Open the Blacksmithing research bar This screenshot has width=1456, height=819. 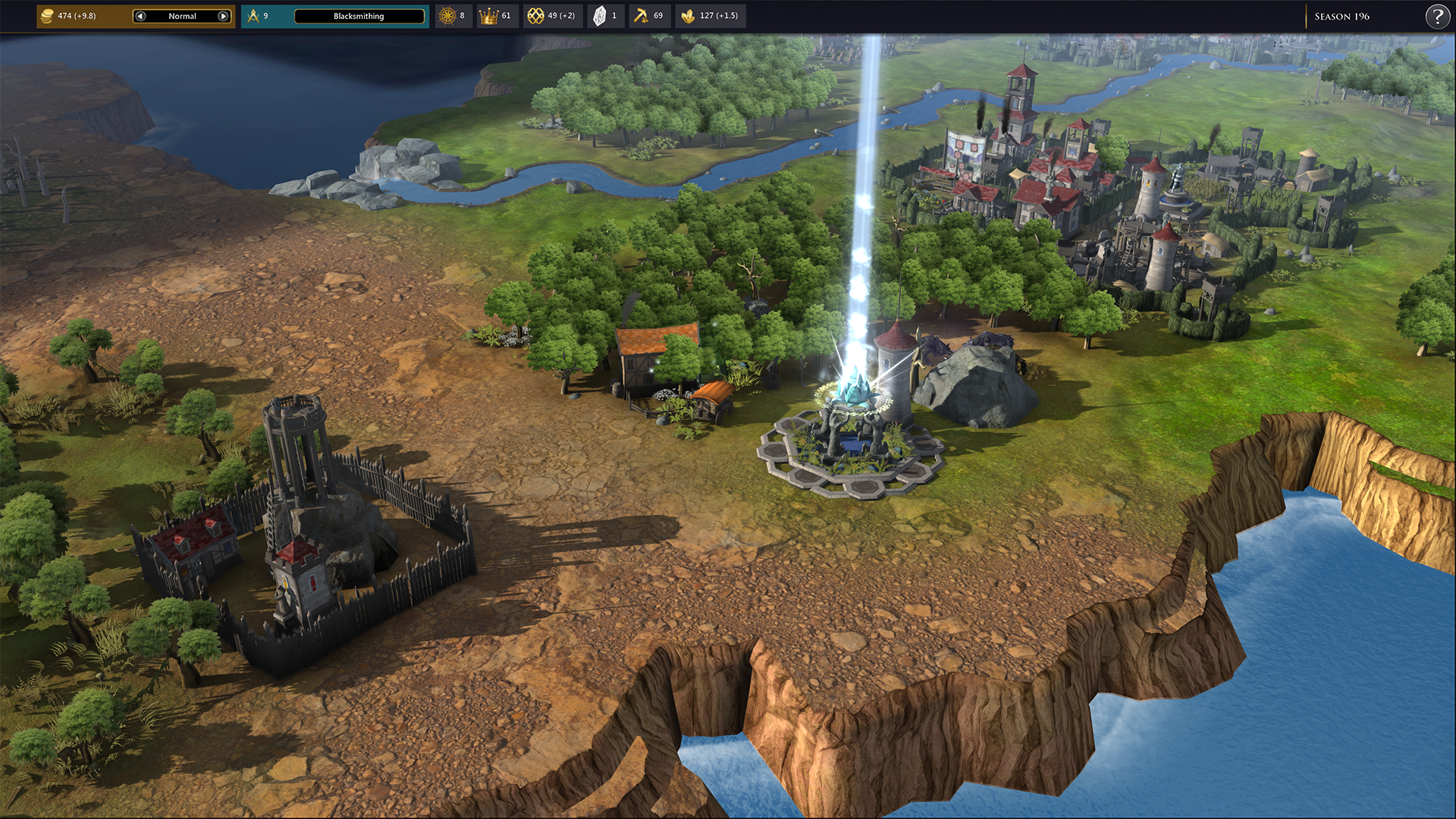coord(359,16)
